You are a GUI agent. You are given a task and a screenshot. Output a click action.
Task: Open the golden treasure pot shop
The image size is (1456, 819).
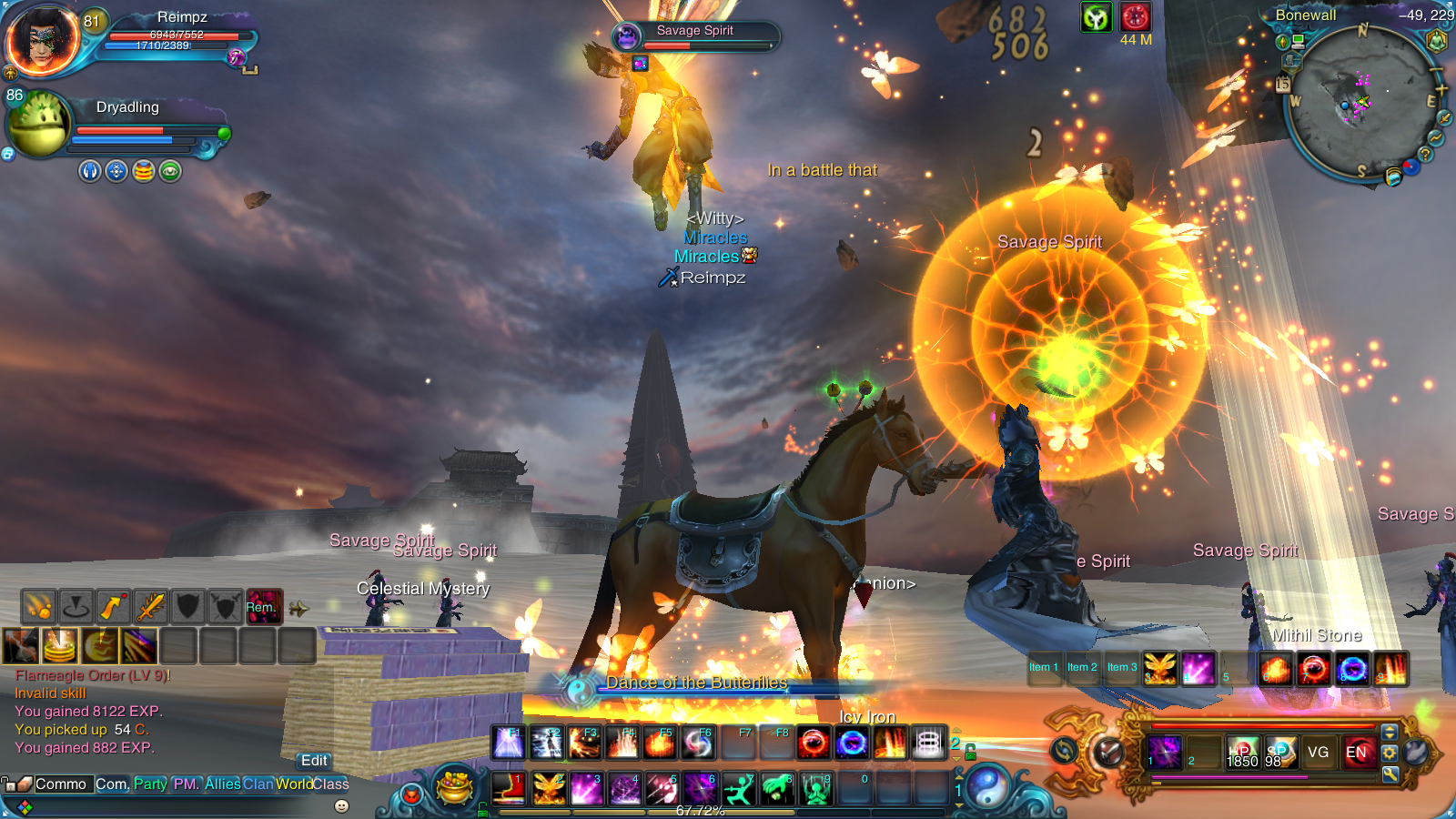(x=454, y=787)
